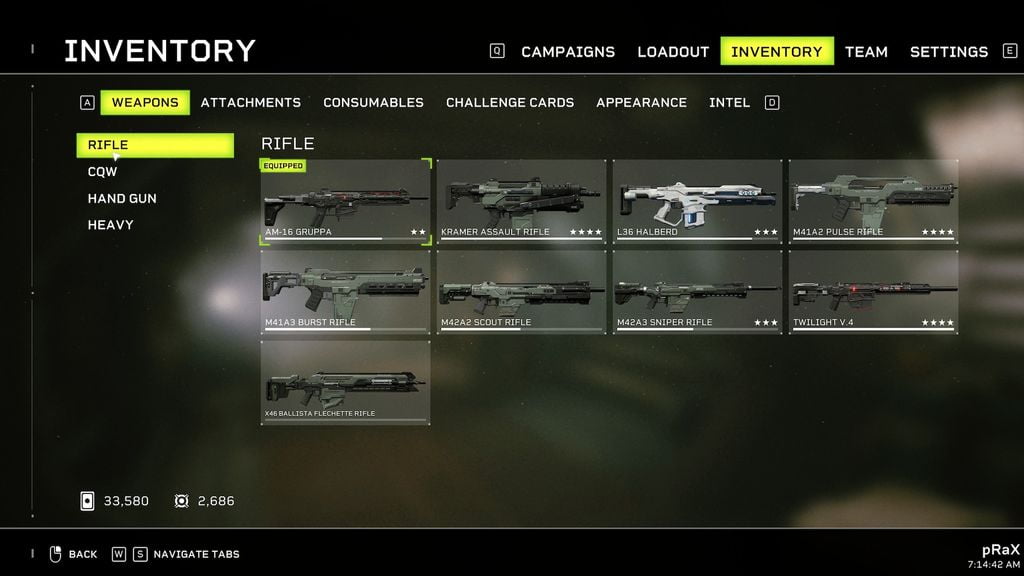
Task: Go to the Team tab
Action: point(866,52)
